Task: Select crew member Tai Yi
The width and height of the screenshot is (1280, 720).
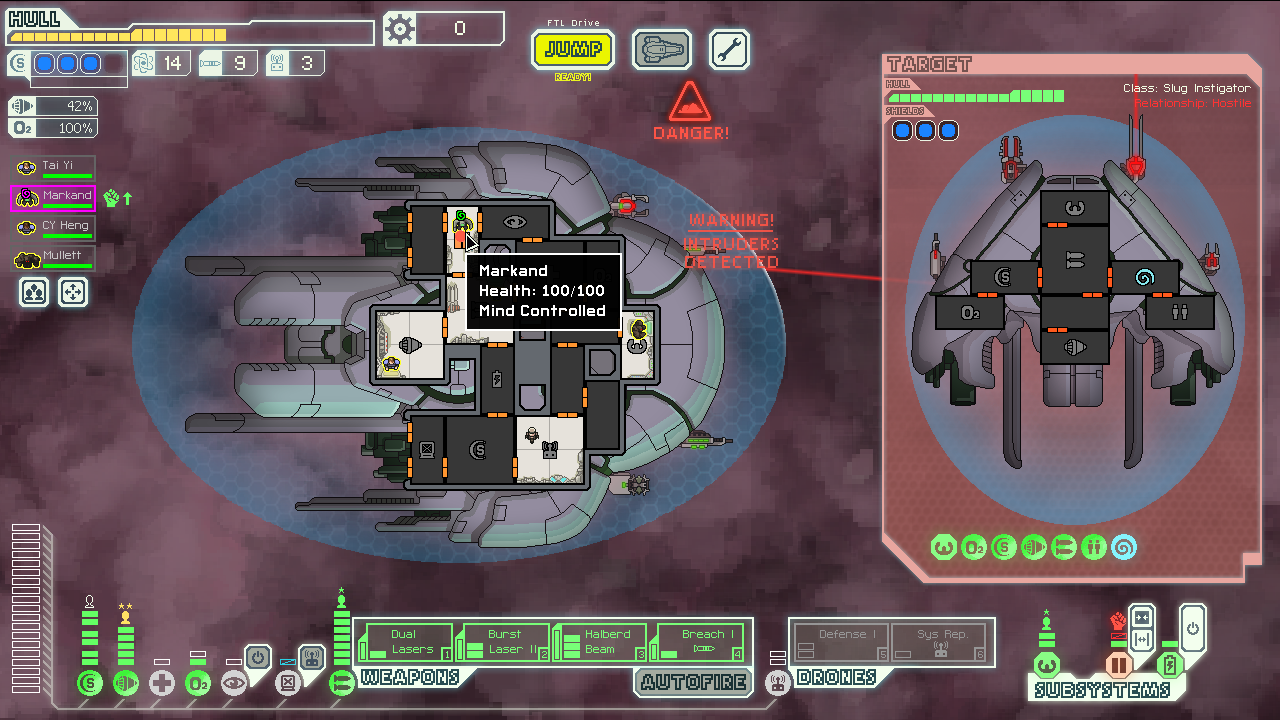Action: [56, 168]
